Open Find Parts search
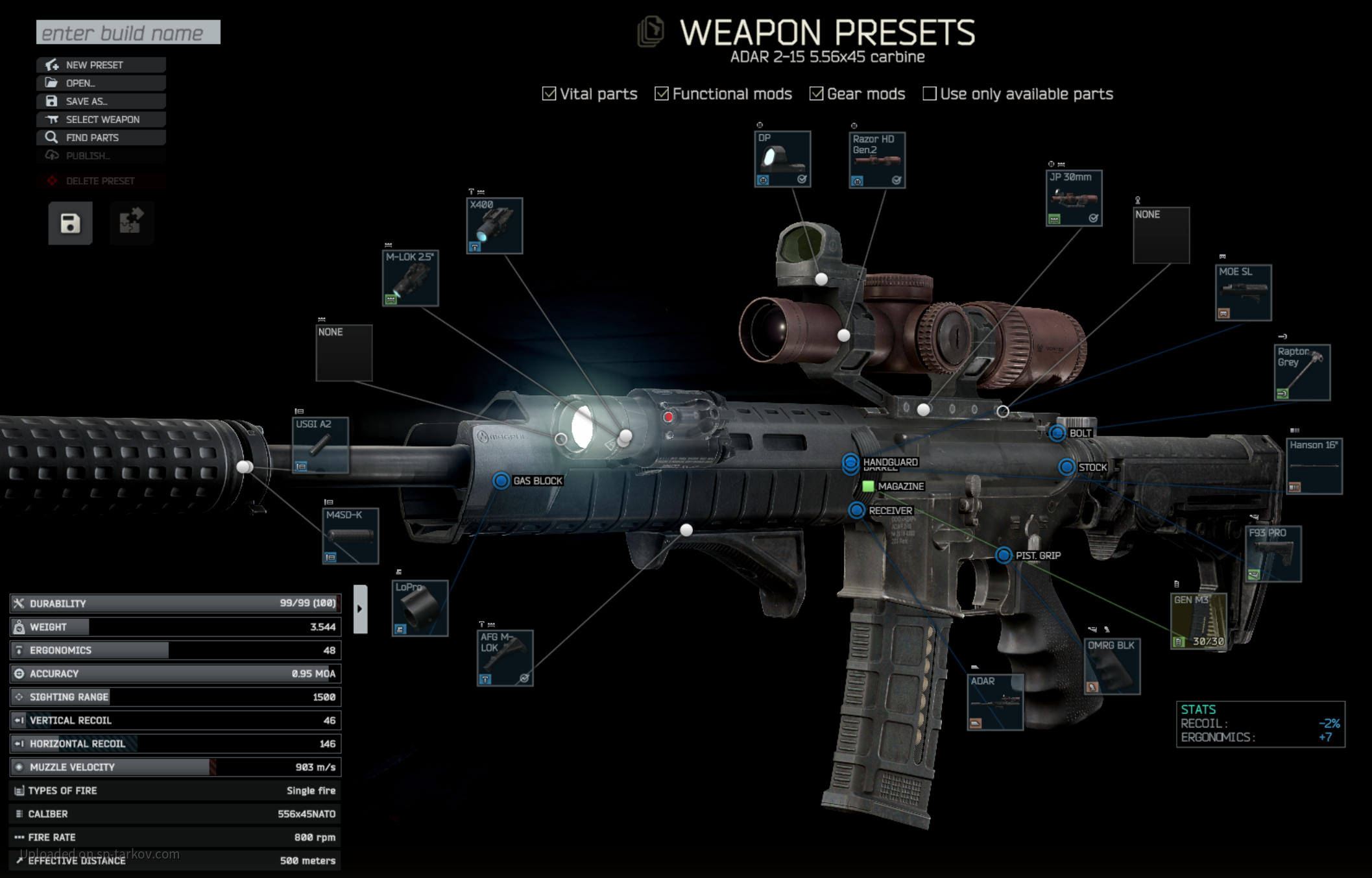 [101, 138]
